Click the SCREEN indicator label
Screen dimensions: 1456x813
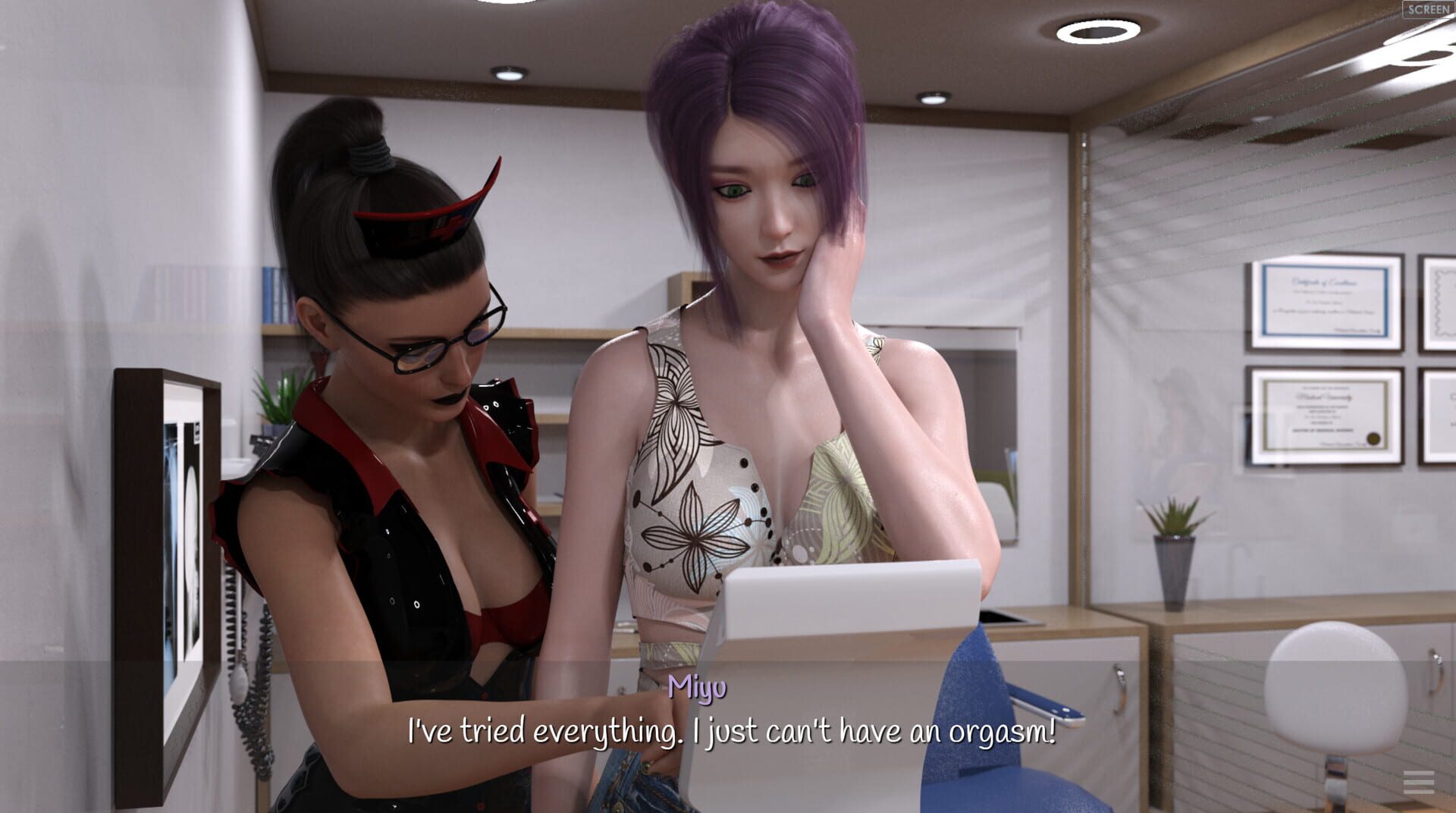pyautogui.click(x=1428, y=11)
